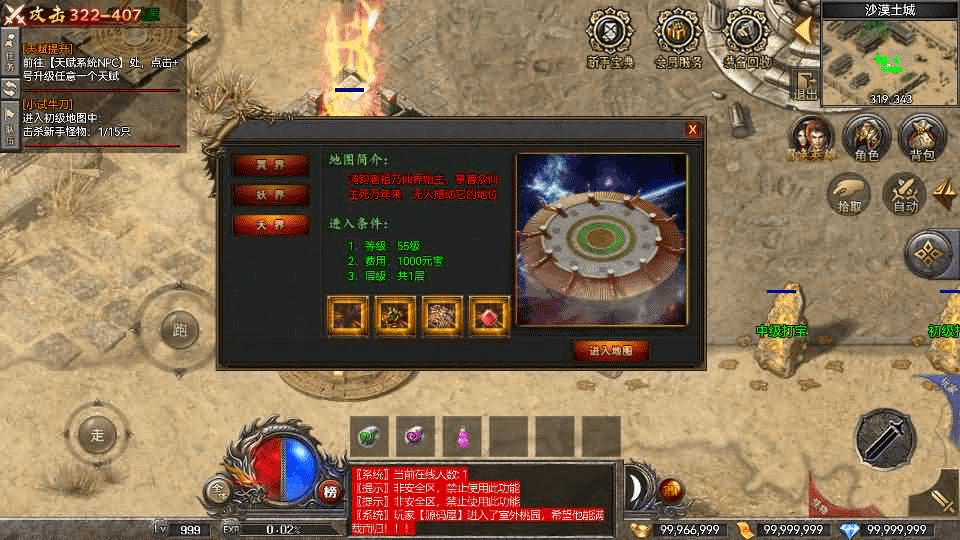Inspect the red gem reward slot
This screenshot has height=540, width=960.
tap(490, 315)
